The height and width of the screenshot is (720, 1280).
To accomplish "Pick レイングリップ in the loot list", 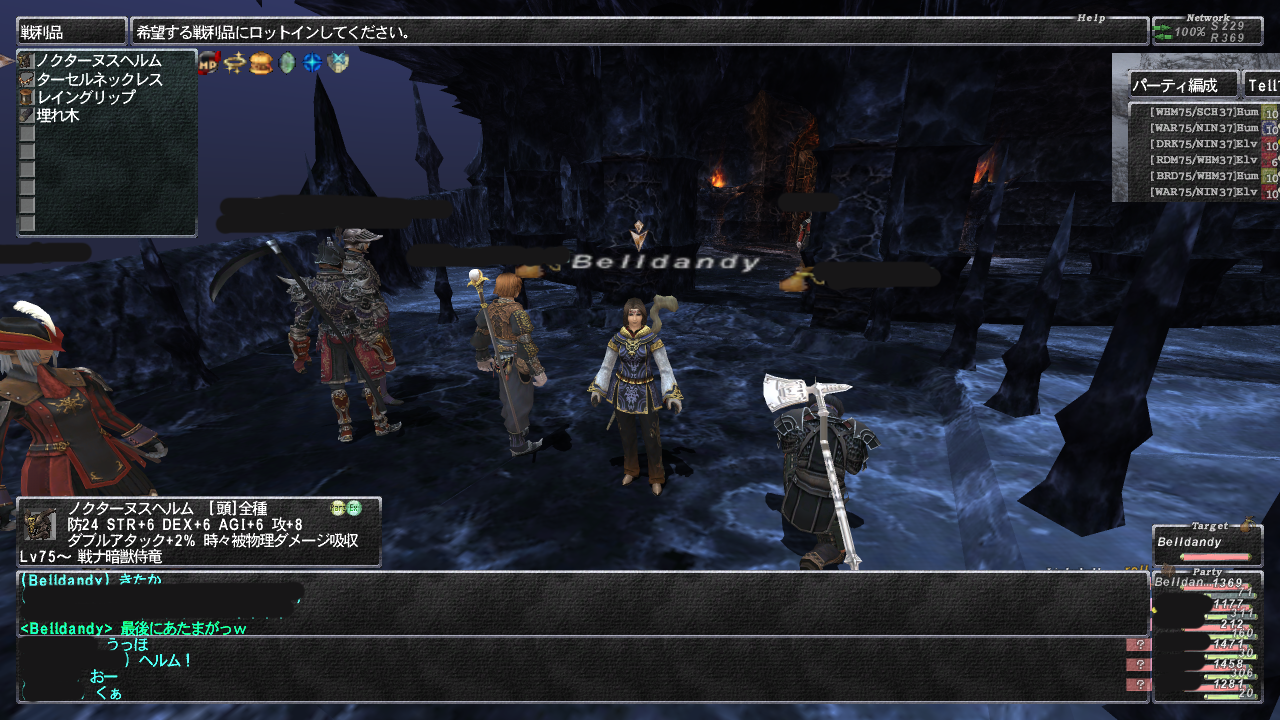I will click(86, 98).
